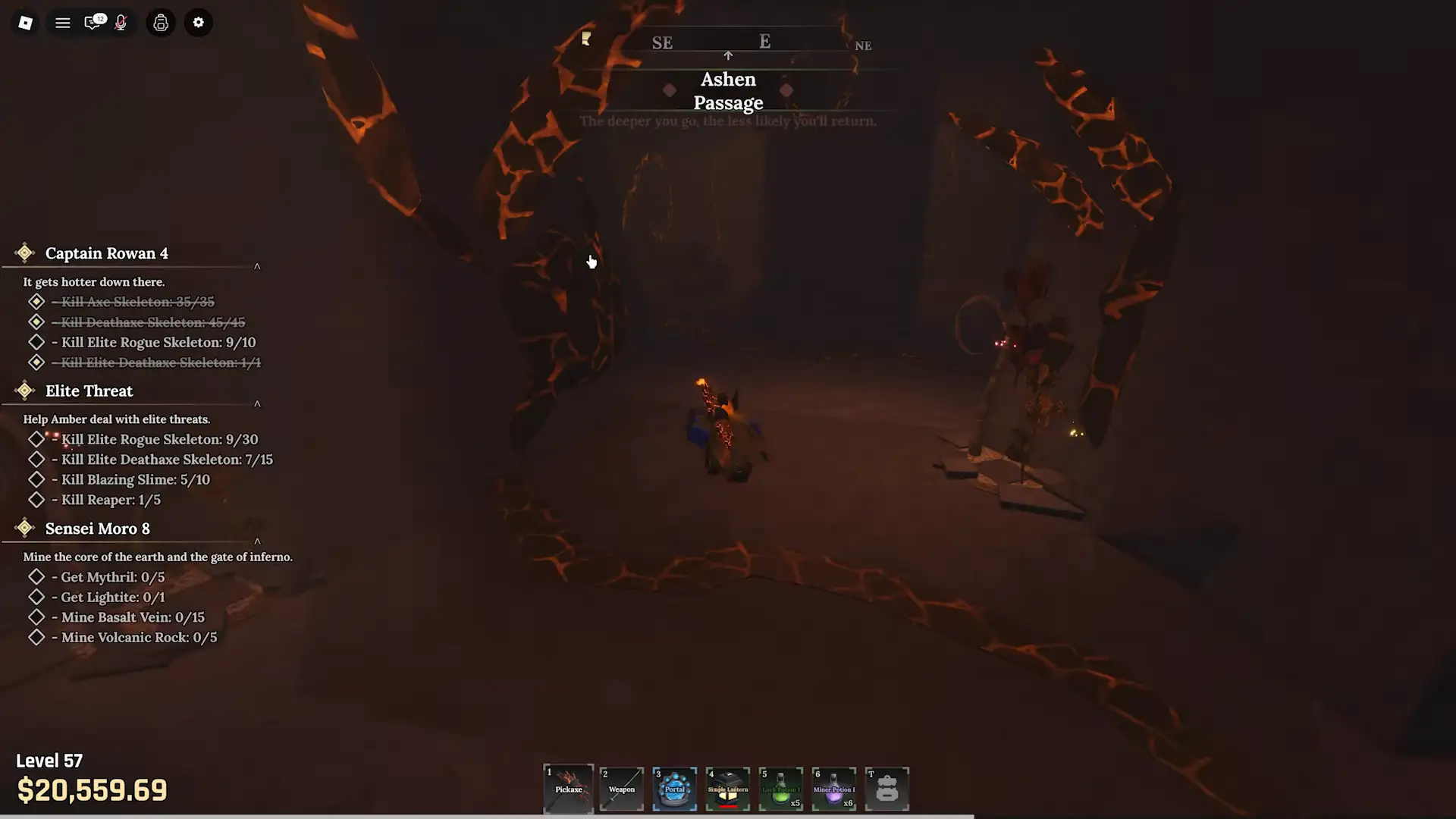The image size is (1456, 819).
Task: Select the Pickaxe in hotbar slot 1
Action: click(x=568, y=789)
